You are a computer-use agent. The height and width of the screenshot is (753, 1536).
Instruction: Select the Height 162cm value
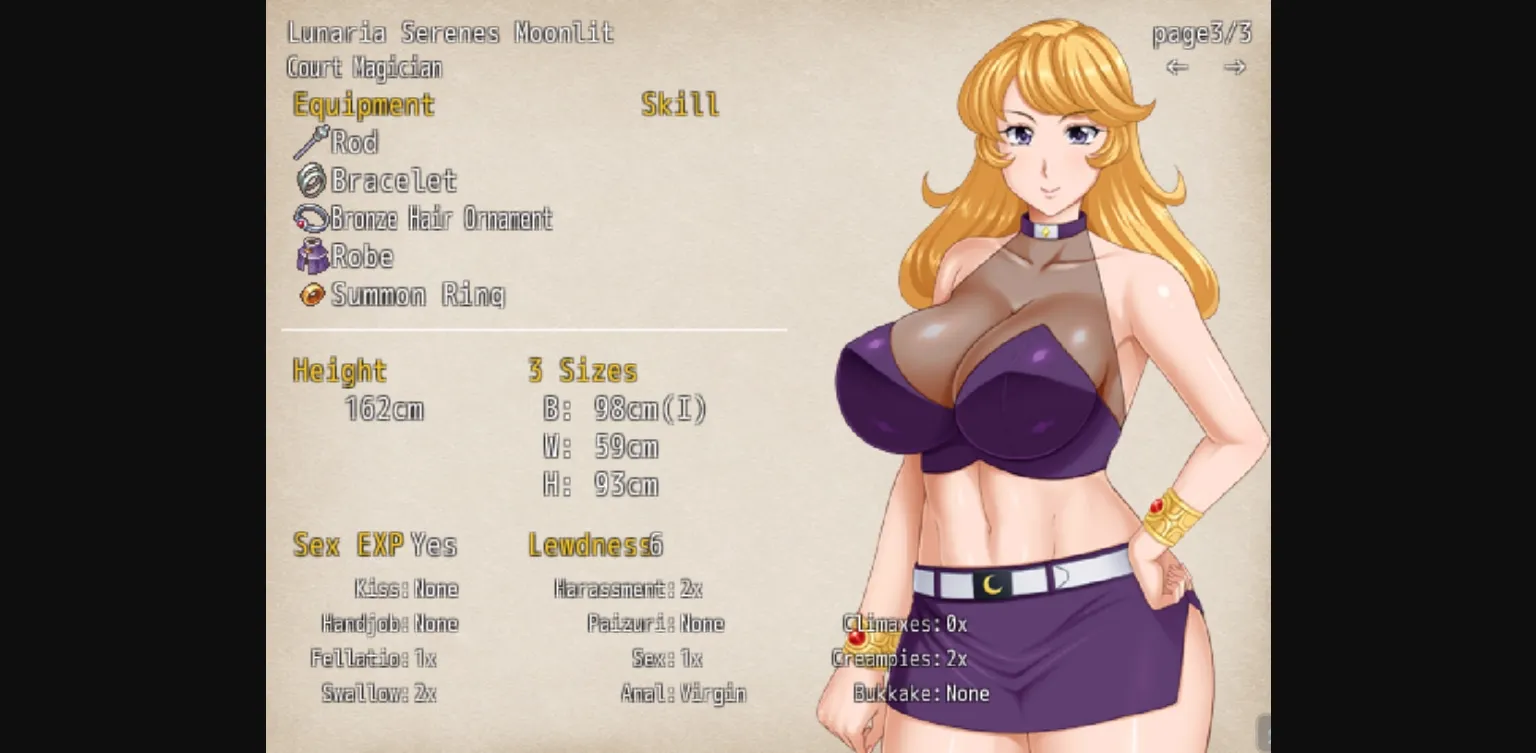(384, 408)
